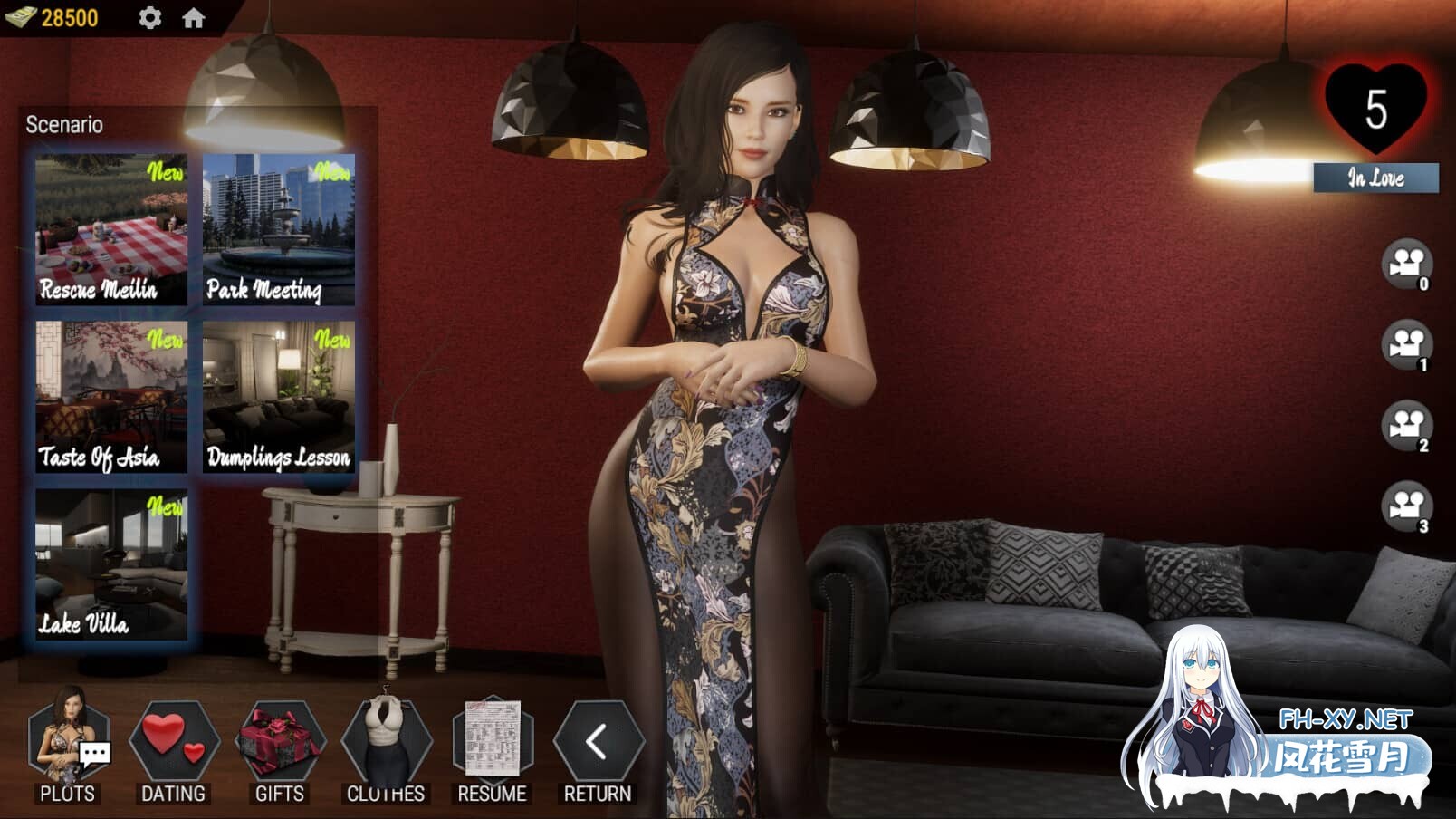Click the In Love status label
Viewport: 1456px width, 819px height.
[1375, 178]
